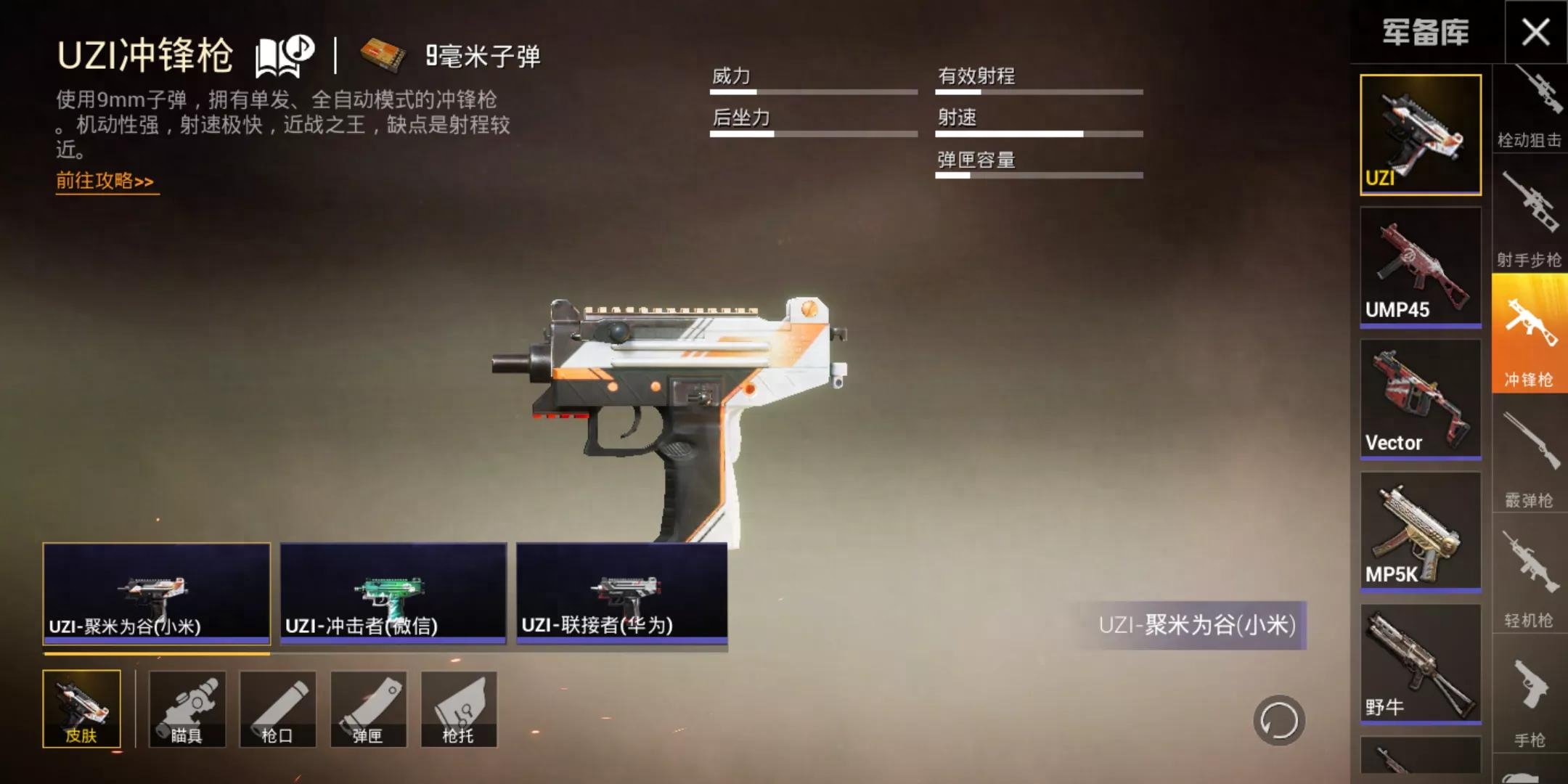Viewport: 1568px width, 784px height.
Task: Switch to the 轻机枪 category
Action: point(1529,579)
